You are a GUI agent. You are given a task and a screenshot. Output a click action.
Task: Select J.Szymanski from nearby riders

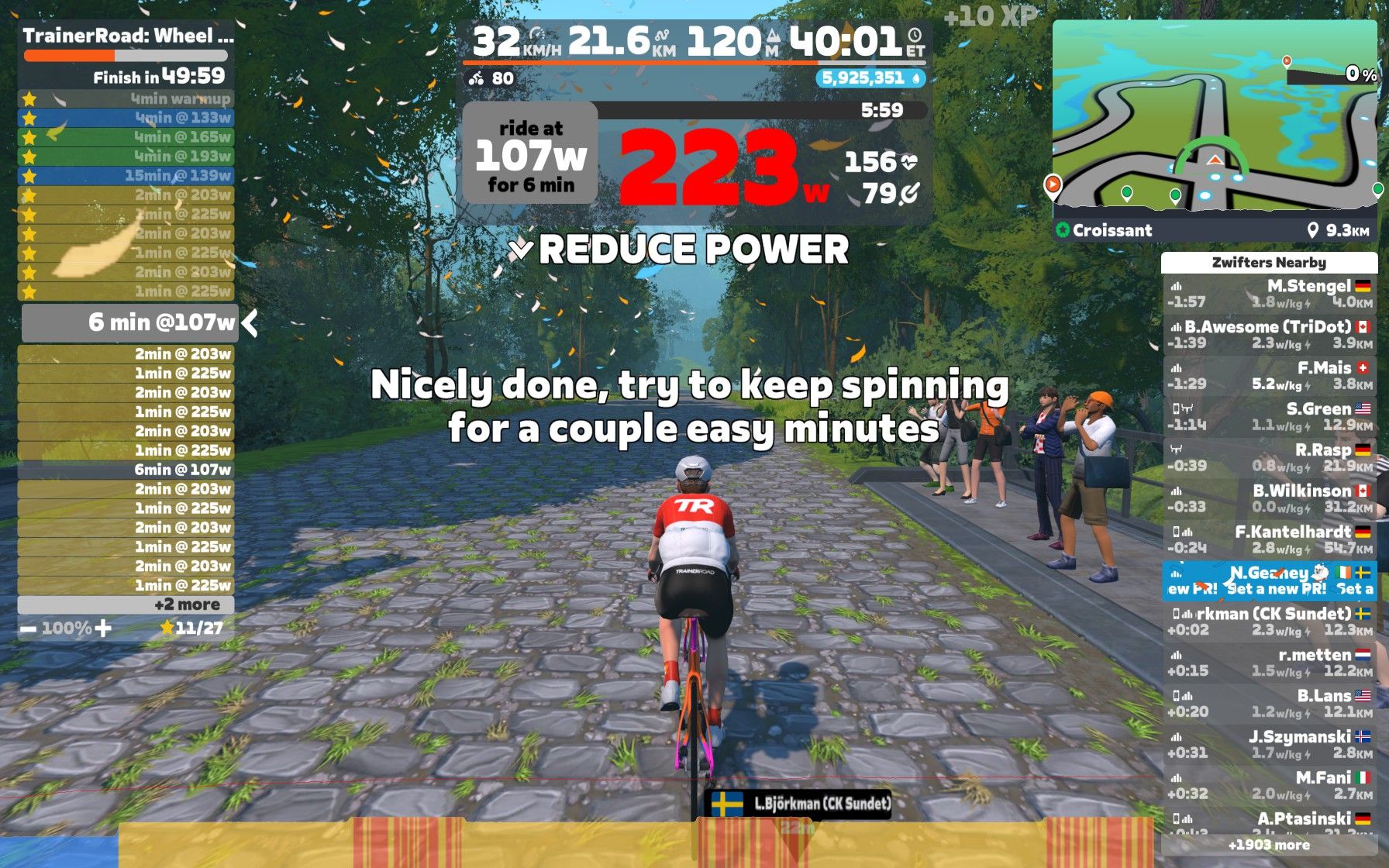point(1269,746)
